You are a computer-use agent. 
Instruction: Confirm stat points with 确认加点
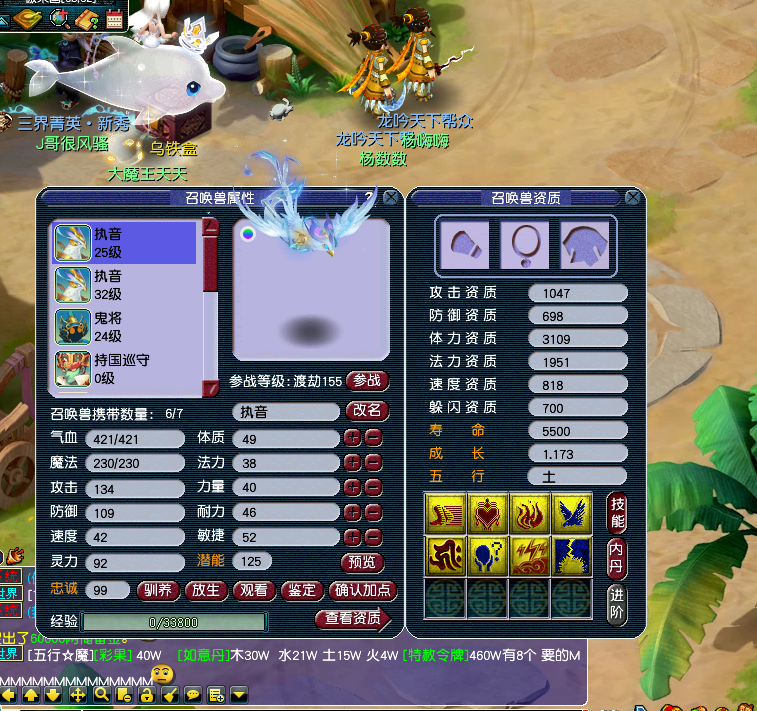(x=364, y=590)
